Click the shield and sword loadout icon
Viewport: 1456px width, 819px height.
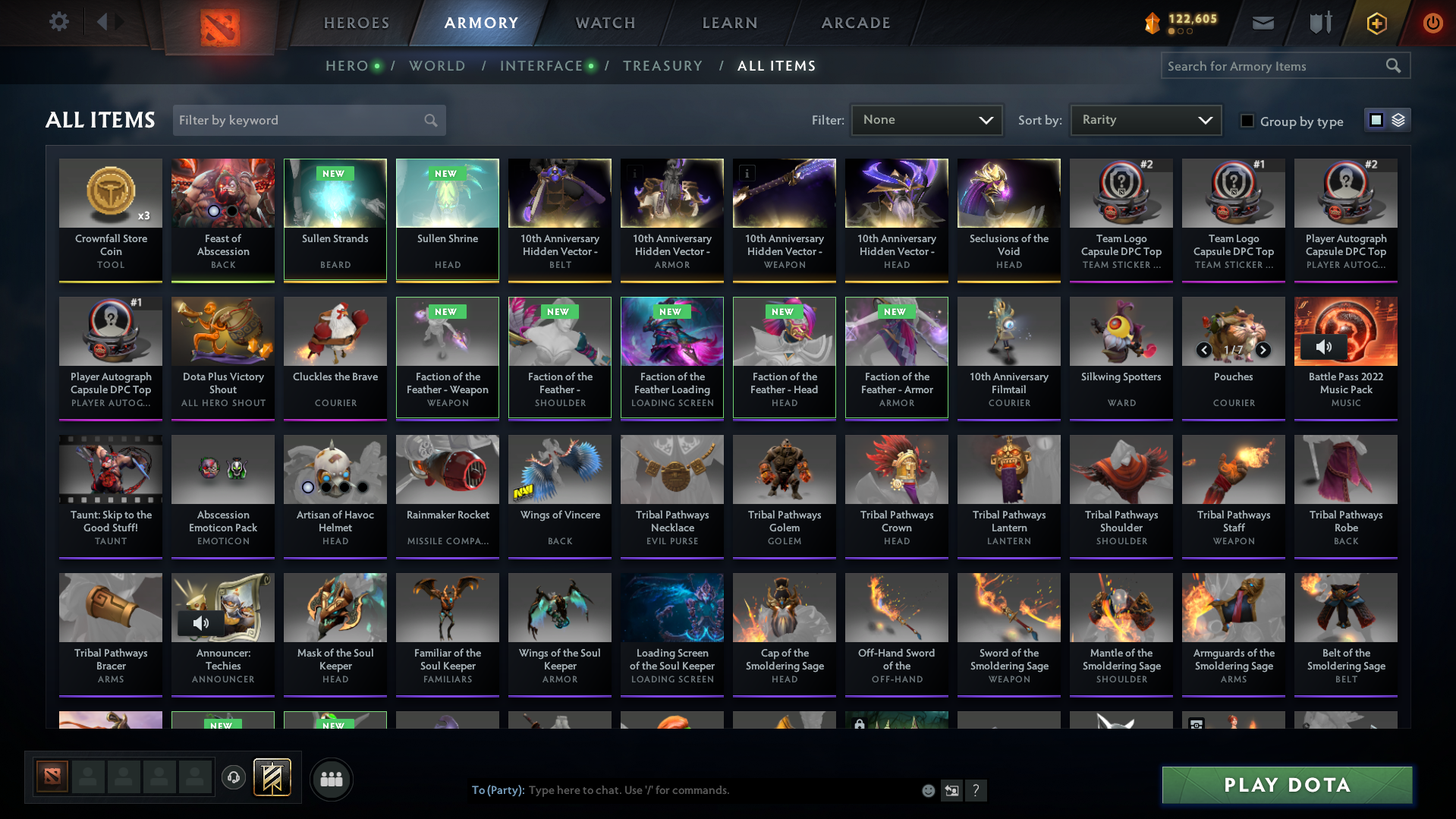pos(1319,23)
